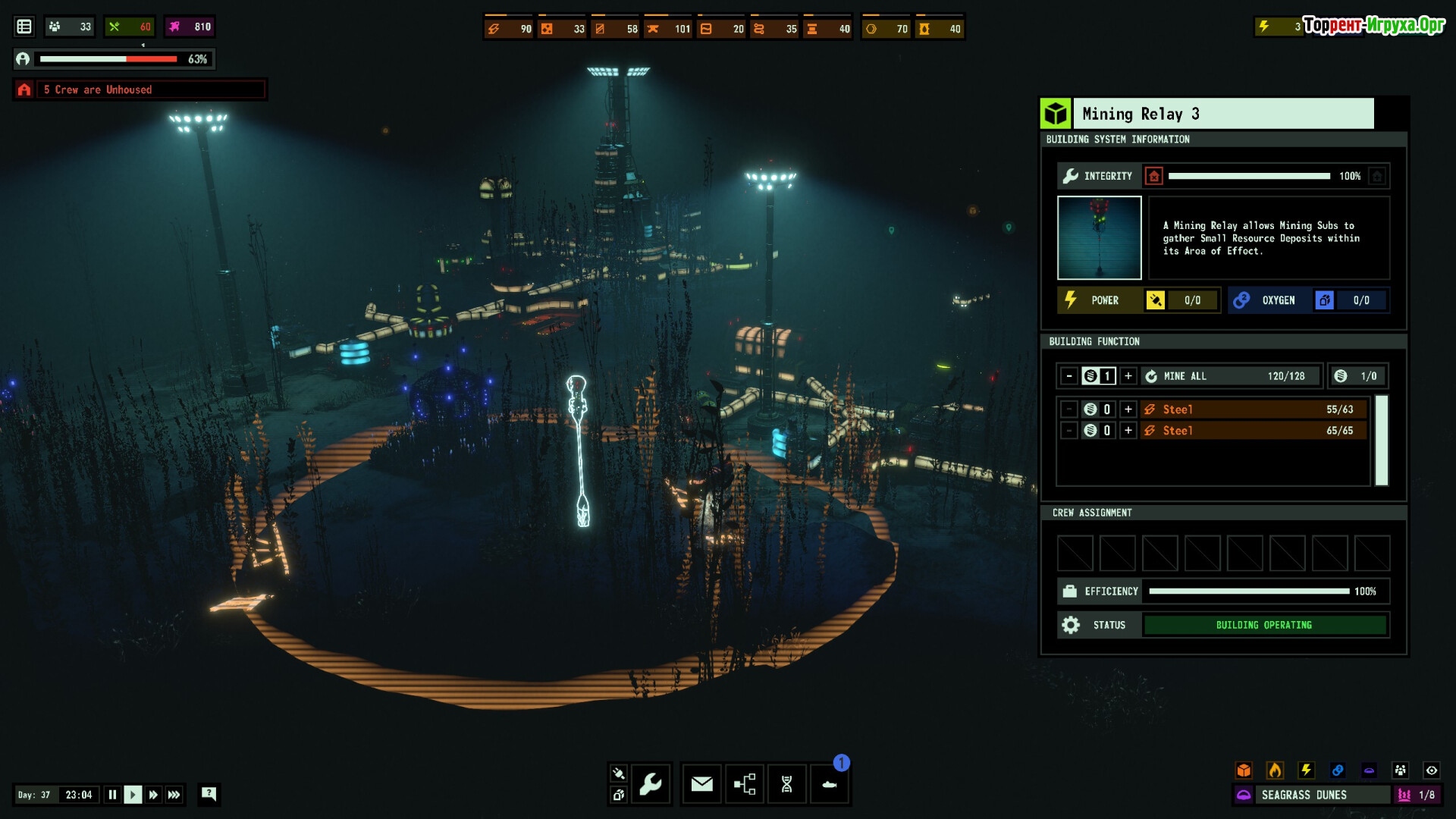The width and height of the screenshot is (1456, 819).
Task: Open the wrench build menu
Action: [x=651, y=784]
